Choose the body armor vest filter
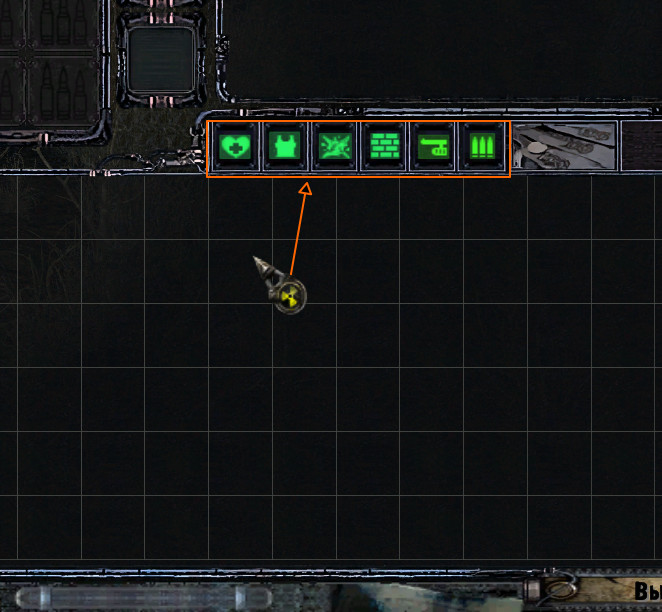Viewport: 662px width, 612px height. click(284, 148)
